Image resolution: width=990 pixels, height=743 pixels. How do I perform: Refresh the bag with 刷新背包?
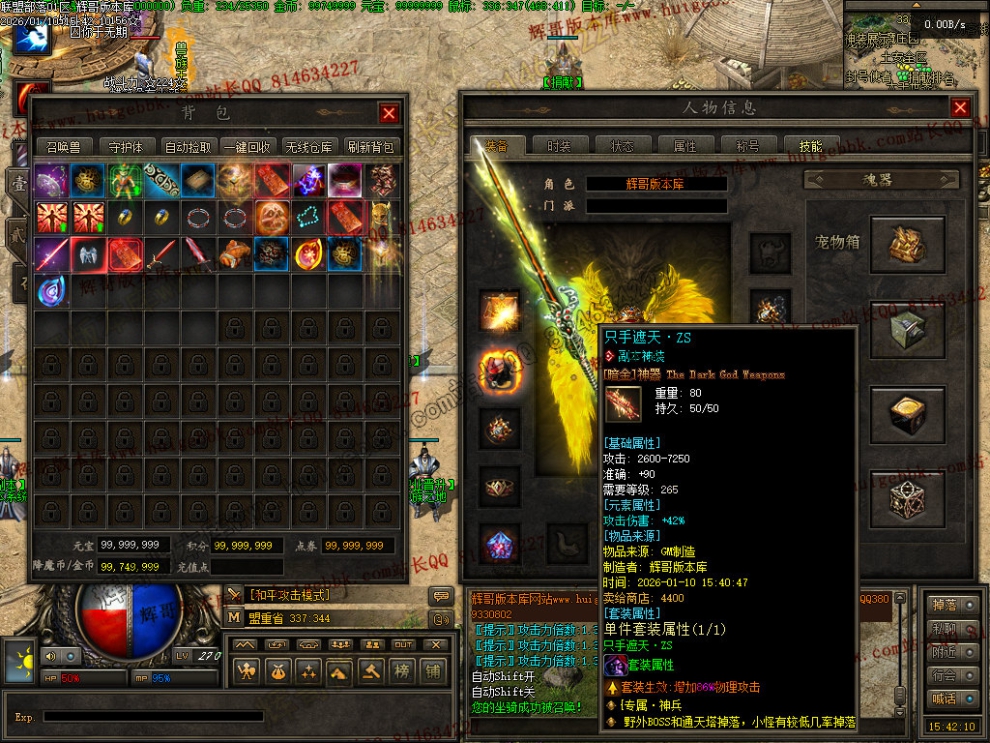coord(370,146)
